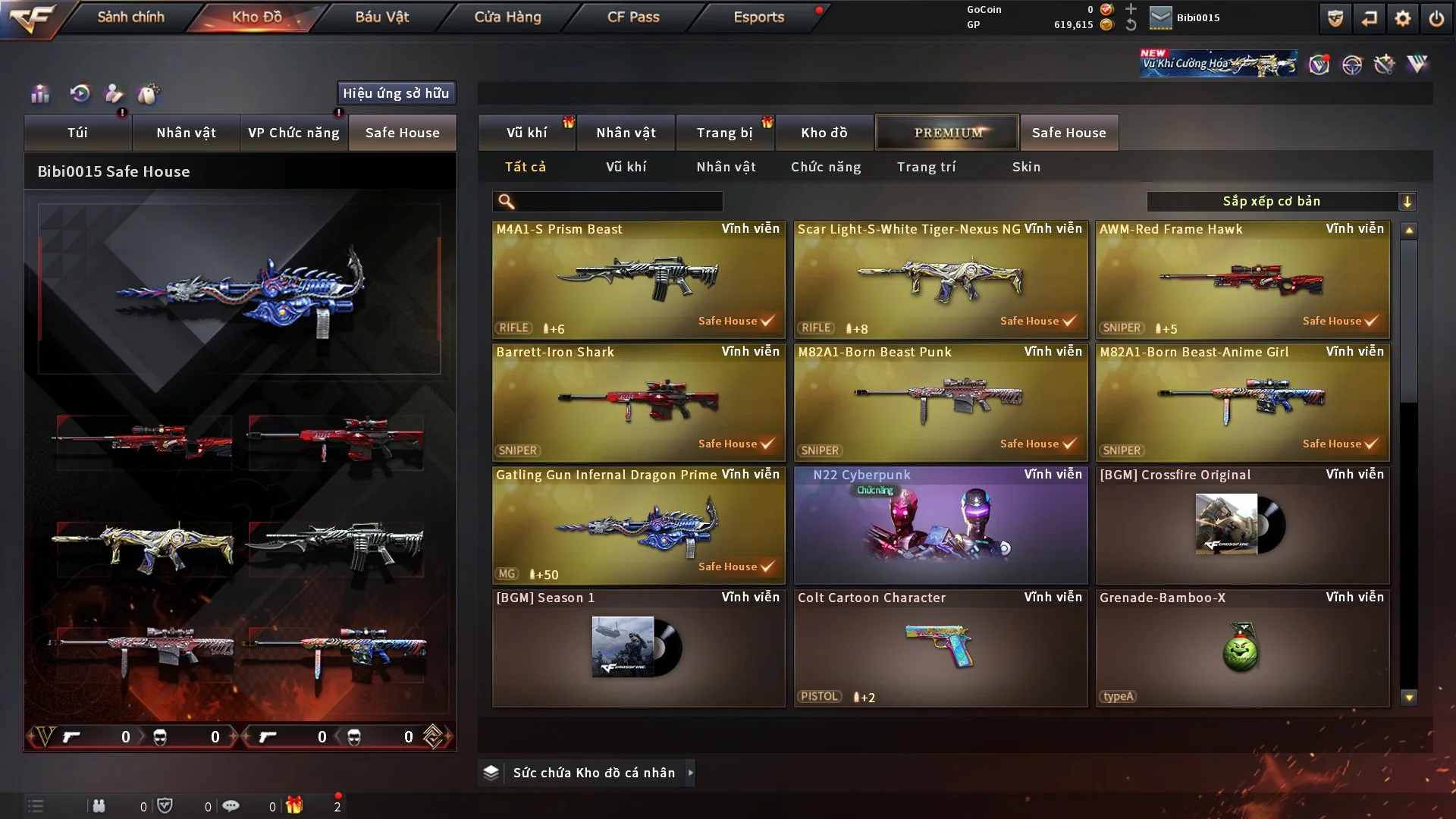
Task: Open the CF Pass menu
Action: pyautogui.click(x=633, y=17)
